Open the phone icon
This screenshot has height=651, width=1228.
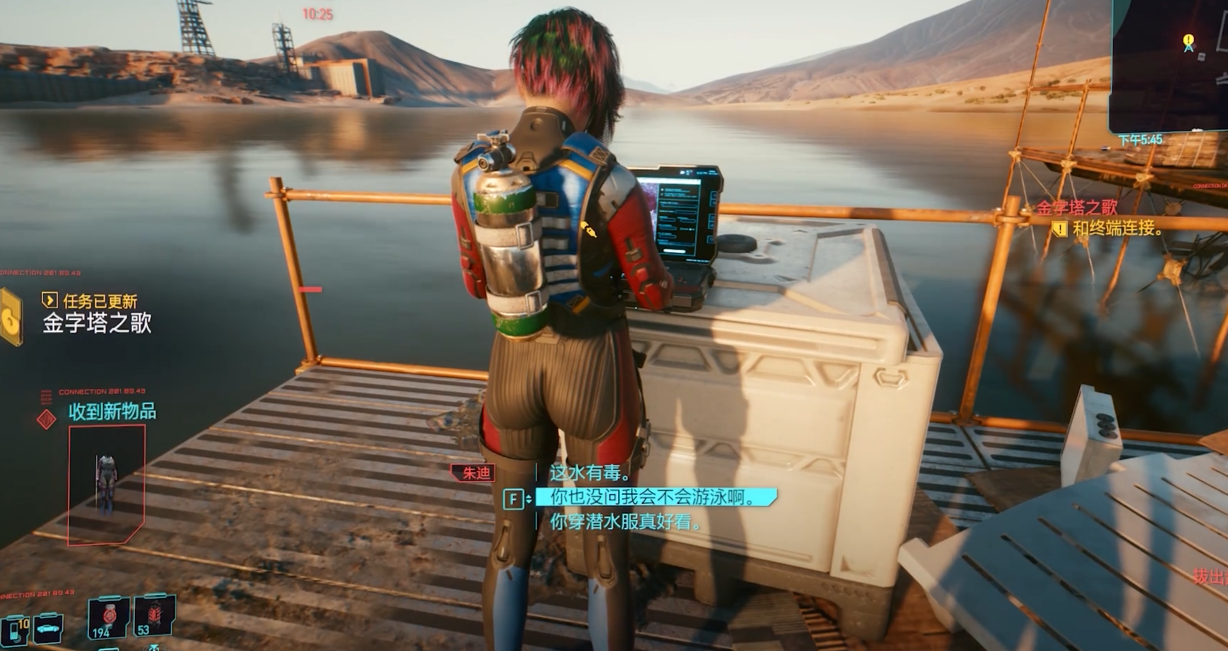tap(14, 629)
